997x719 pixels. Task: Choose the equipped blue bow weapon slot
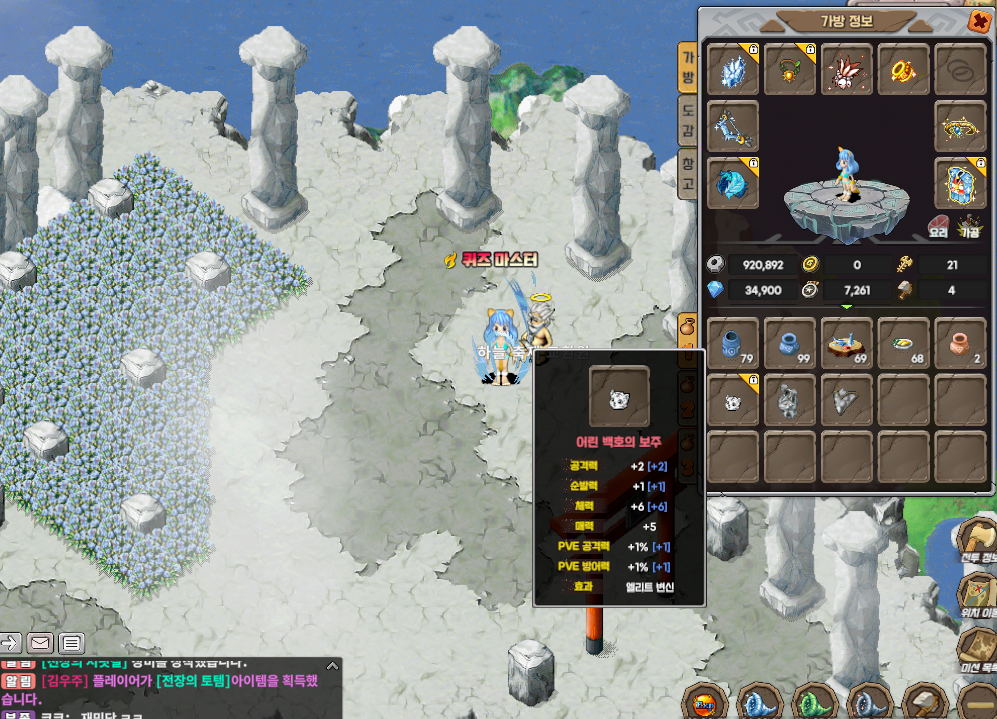click(x=732, y=126)
